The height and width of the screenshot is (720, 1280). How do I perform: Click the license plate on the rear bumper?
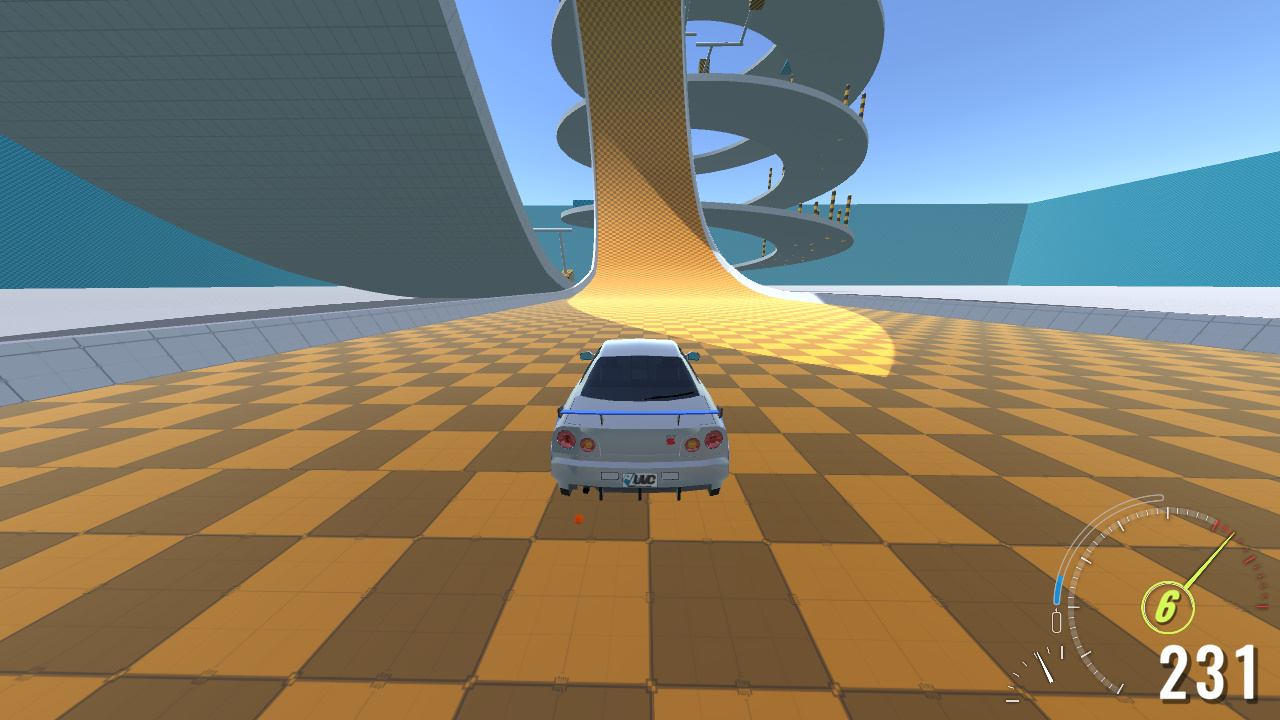coord(640,478)
